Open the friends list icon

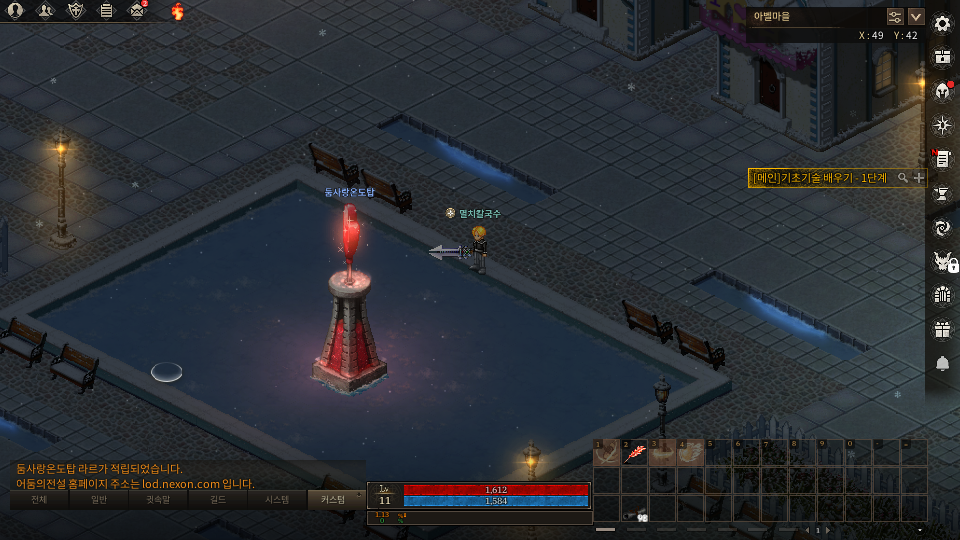coord(46,11)
